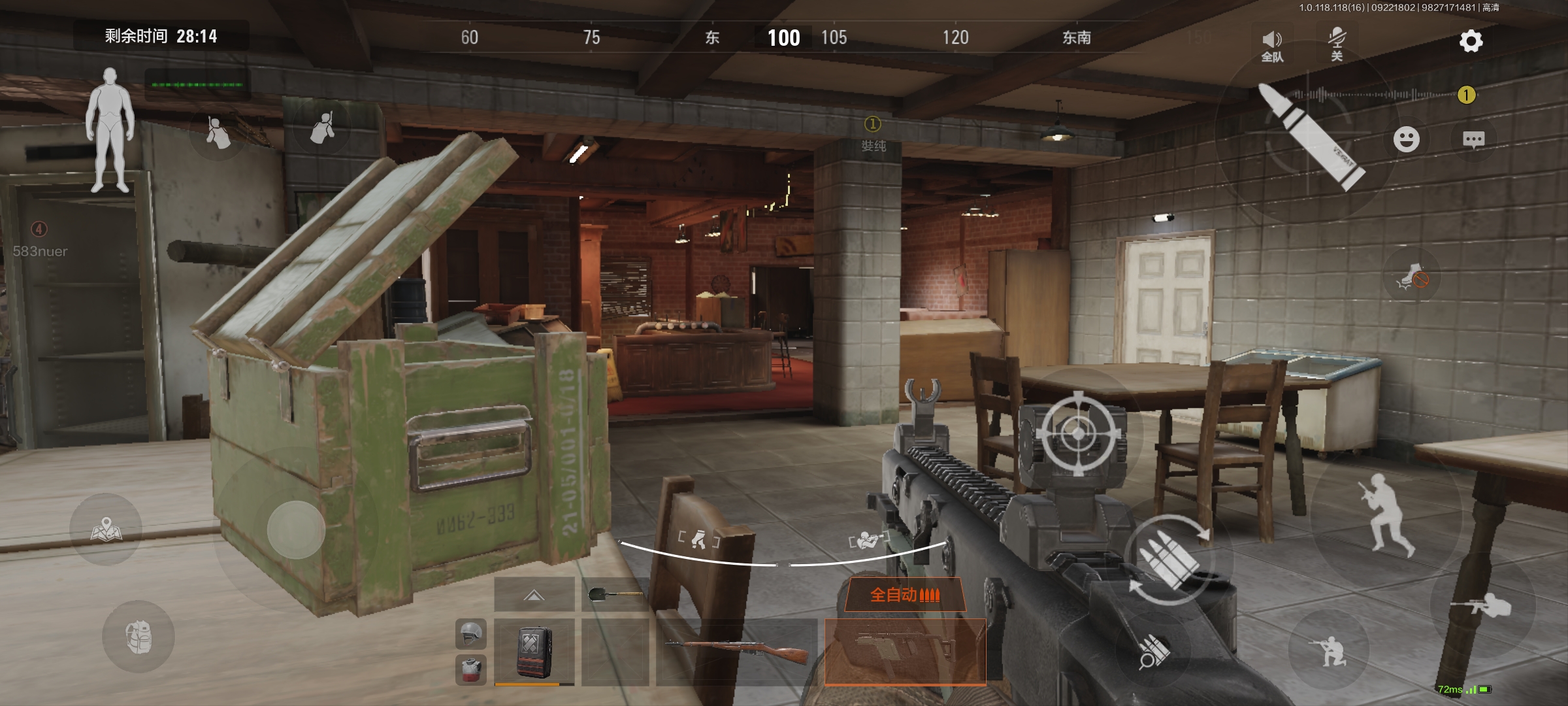Check the body health status figure

[110, 131]
